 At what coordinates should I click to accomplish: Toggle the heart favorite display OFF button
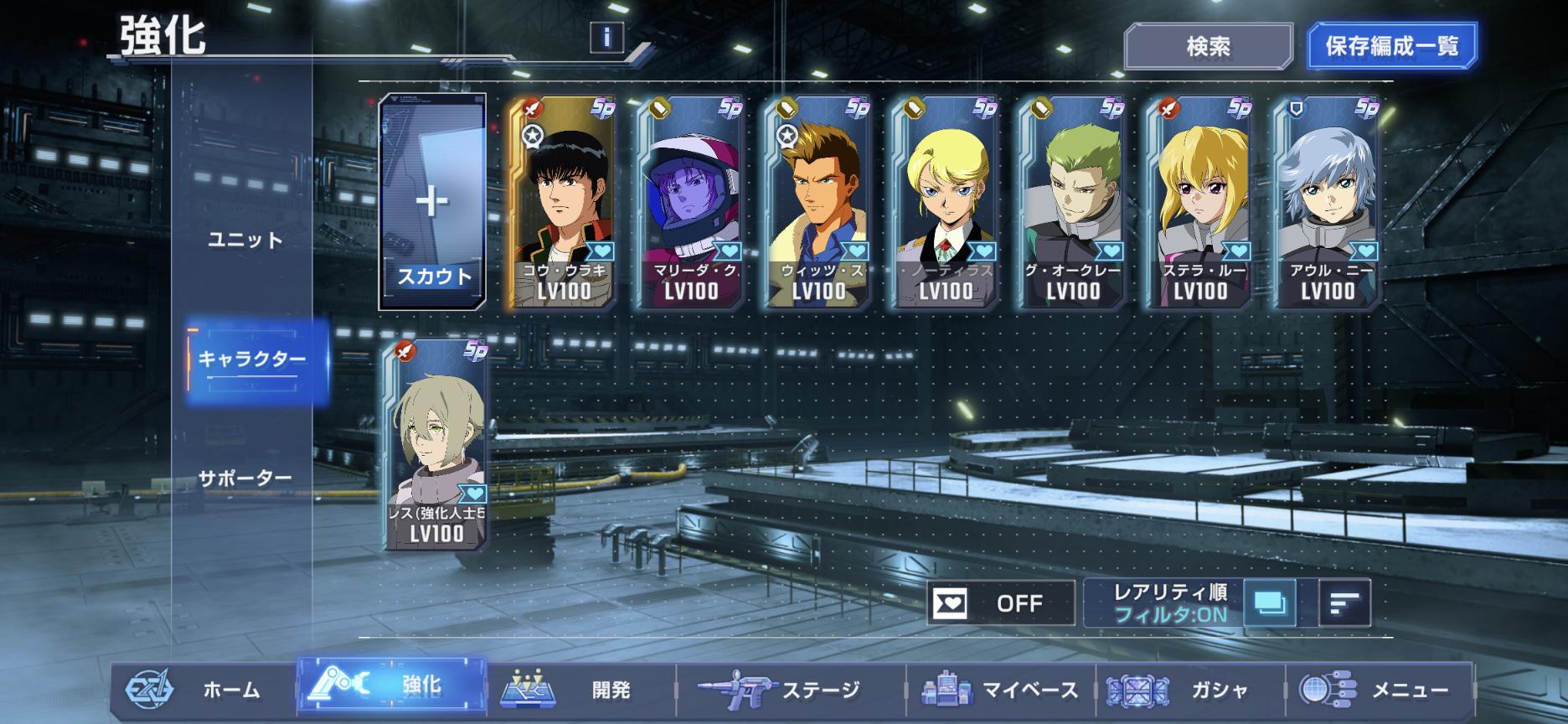point(1000,602)
